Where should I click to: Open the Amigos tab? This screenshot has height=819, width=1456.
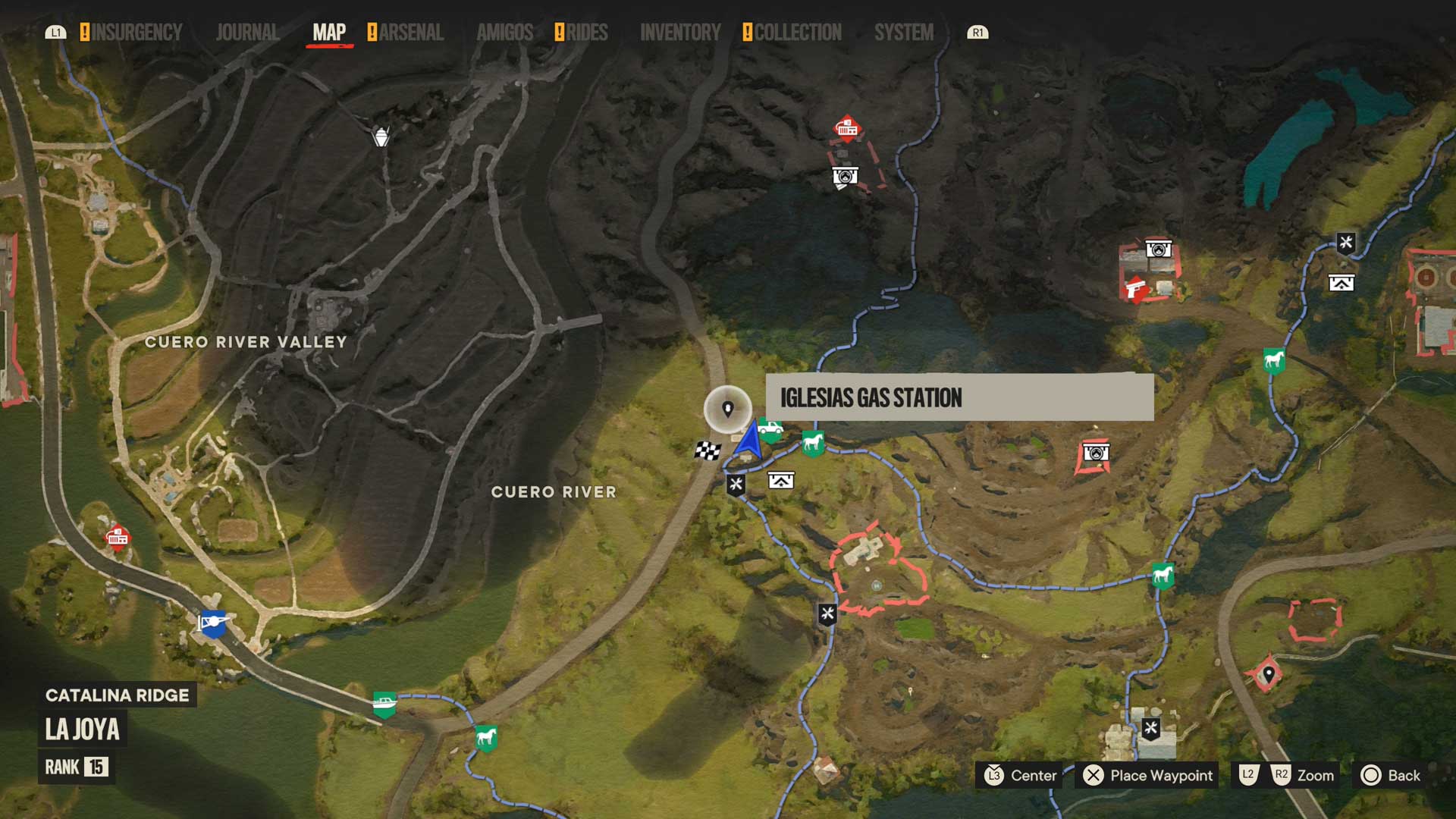tap(504, 33)
